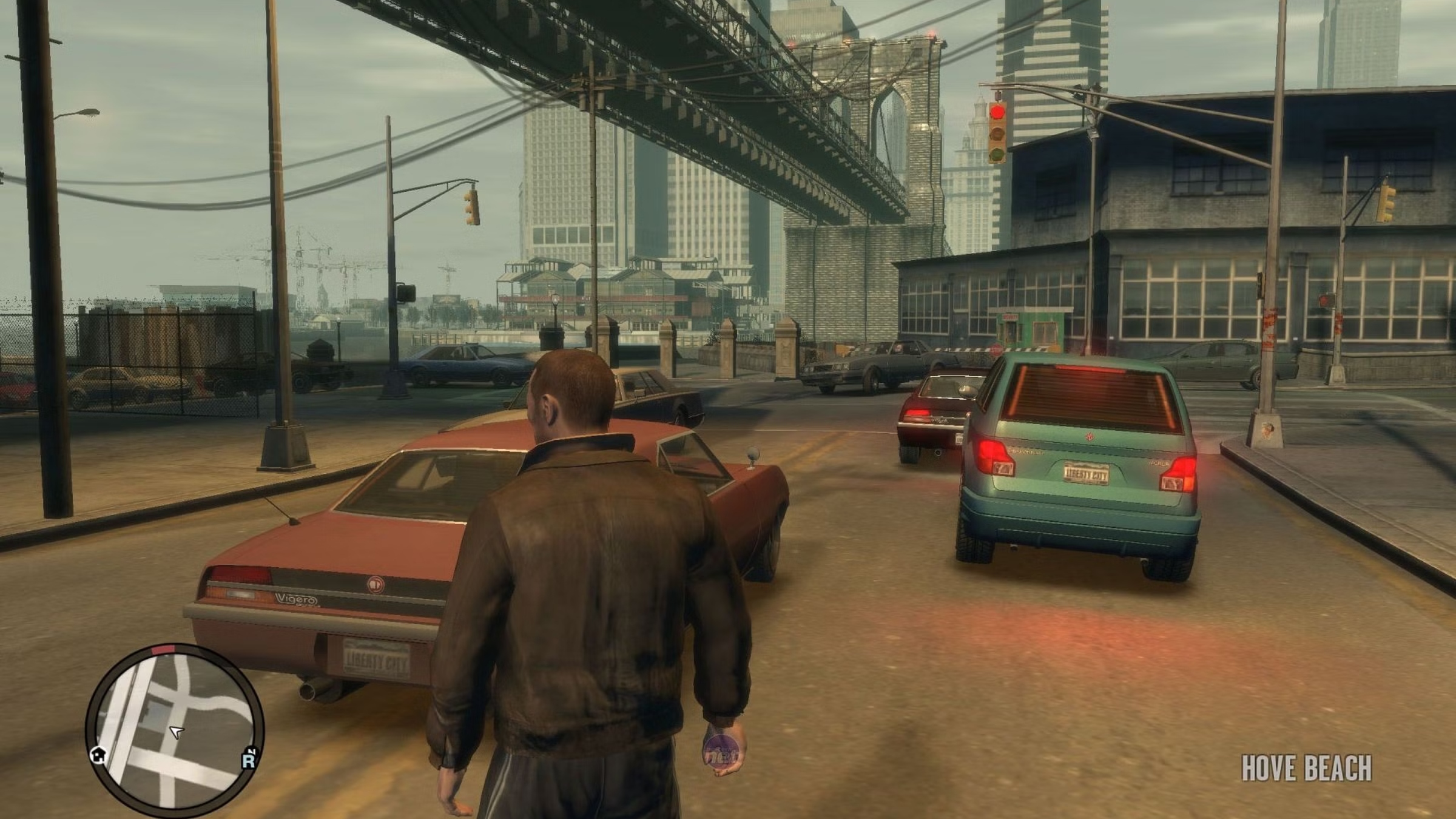1456x819 pixels.
Task: Click the circular radar minimap
Action: pyautogui.click(x=175, y=727)
